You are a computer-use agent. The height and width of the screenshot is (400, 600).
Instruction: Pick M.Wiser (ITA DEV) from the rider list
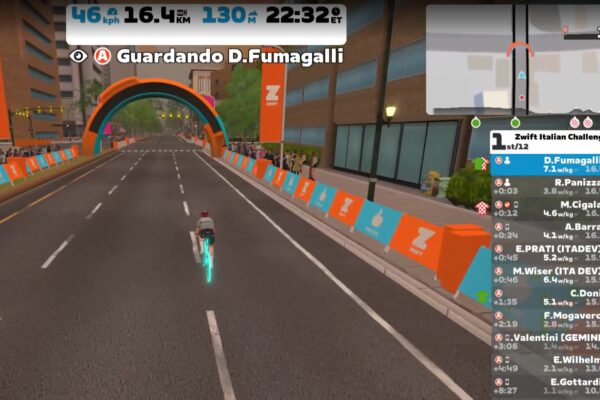point(546,274)
